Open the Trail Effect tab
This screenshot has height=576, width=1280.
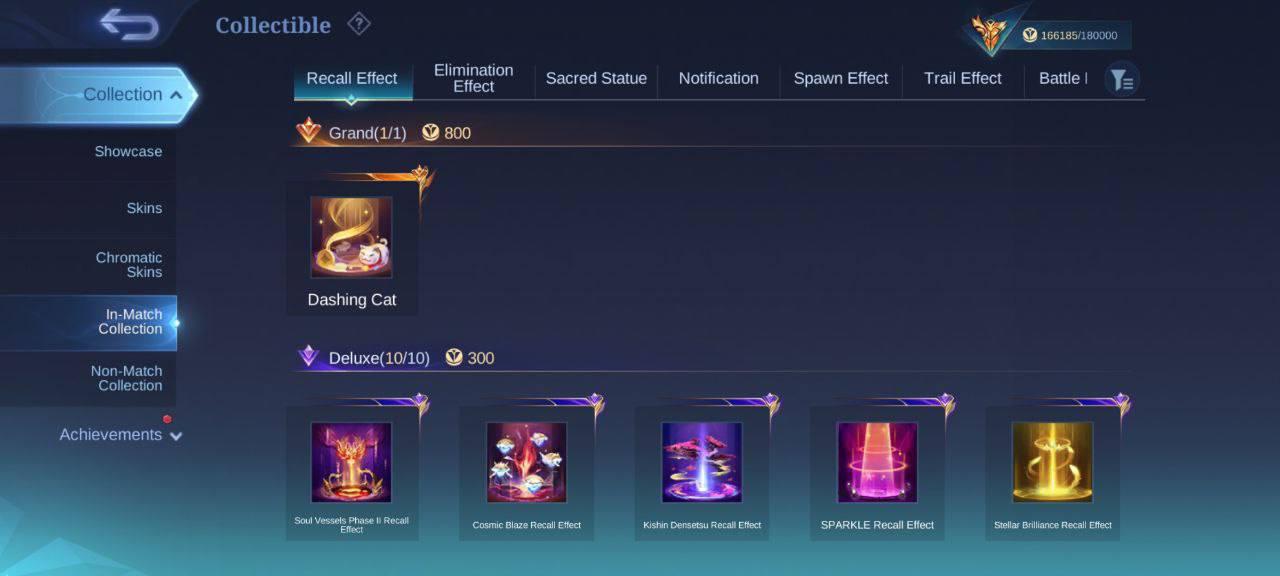point(962,79)
